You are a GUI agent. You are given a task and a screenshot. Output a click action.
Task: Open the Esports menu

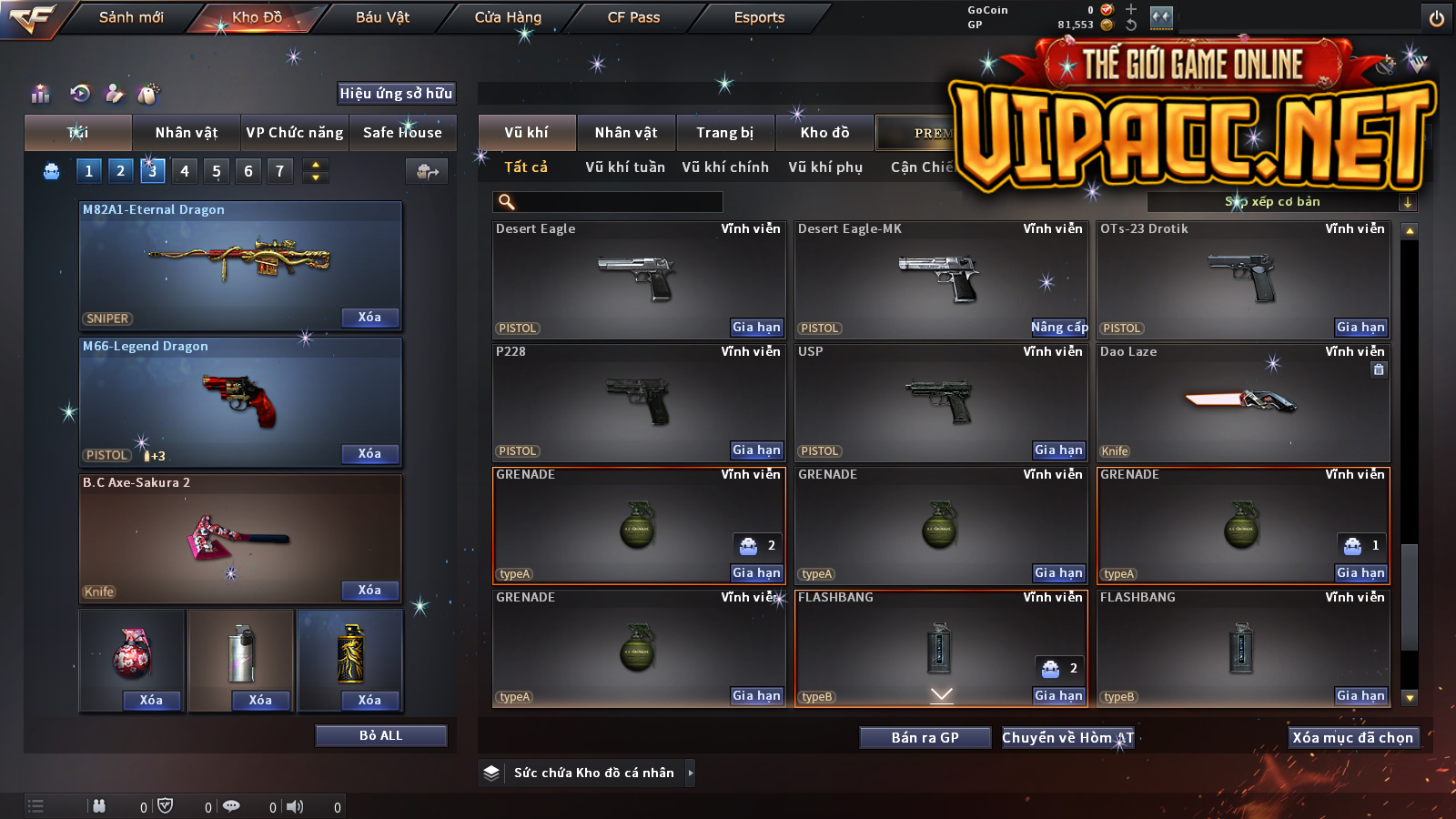pos(759,17)
